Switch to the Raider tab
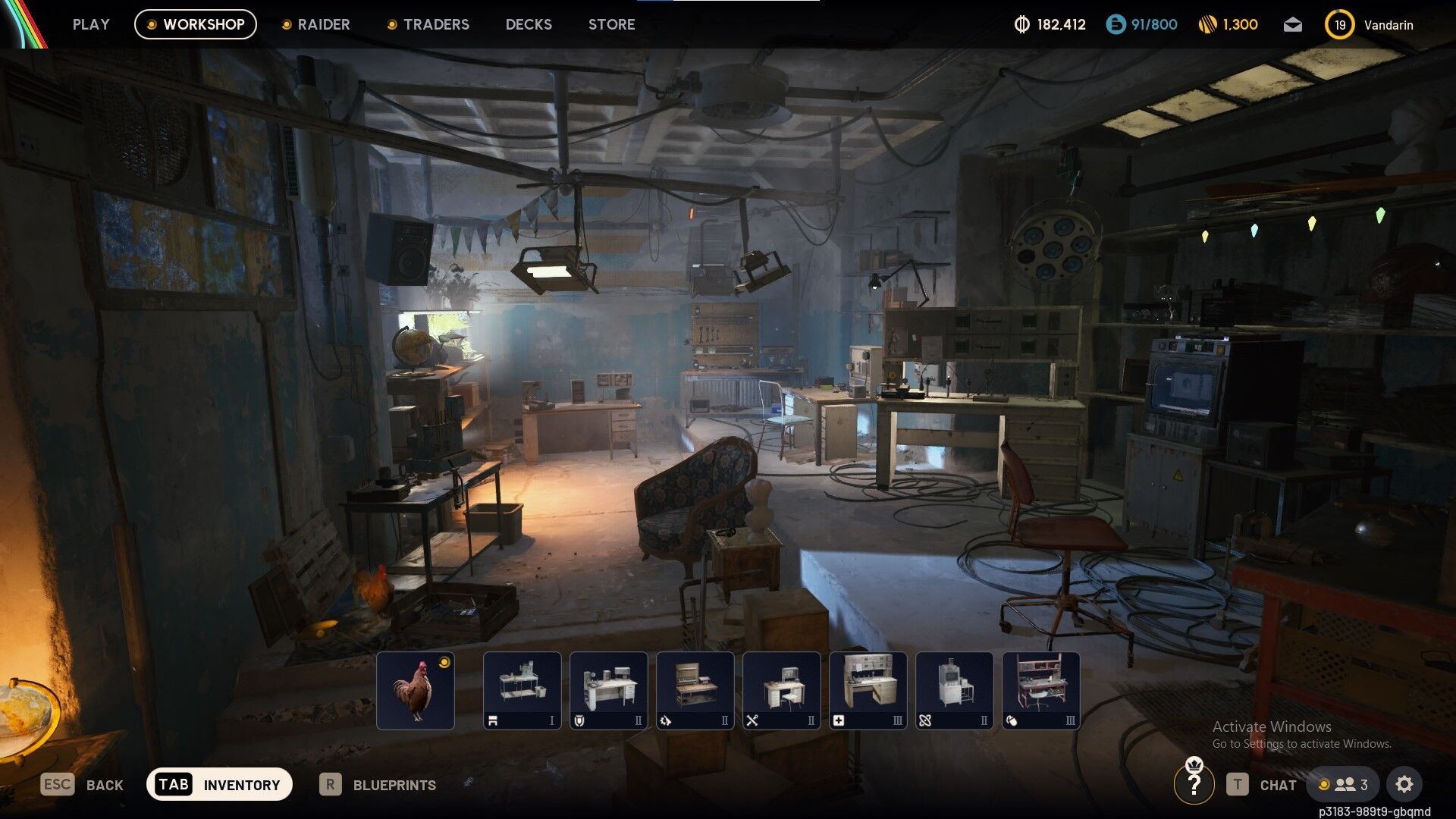Image resolution: width=1456 pixels, height=819 pixels. 315,24
